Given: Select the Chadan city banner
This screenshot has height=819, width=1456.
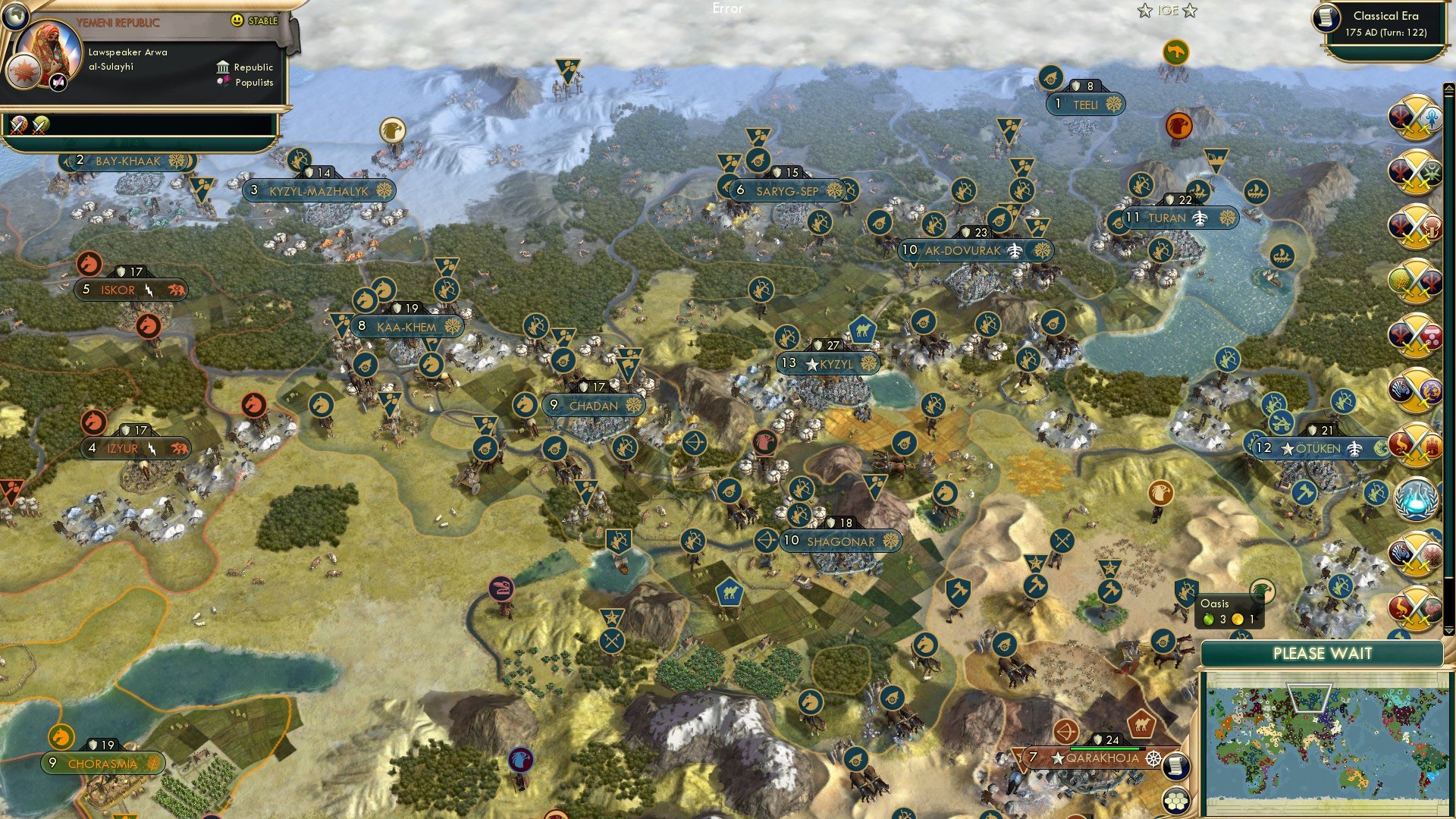Looking at the screenshot, I should (x=595, y=405).
